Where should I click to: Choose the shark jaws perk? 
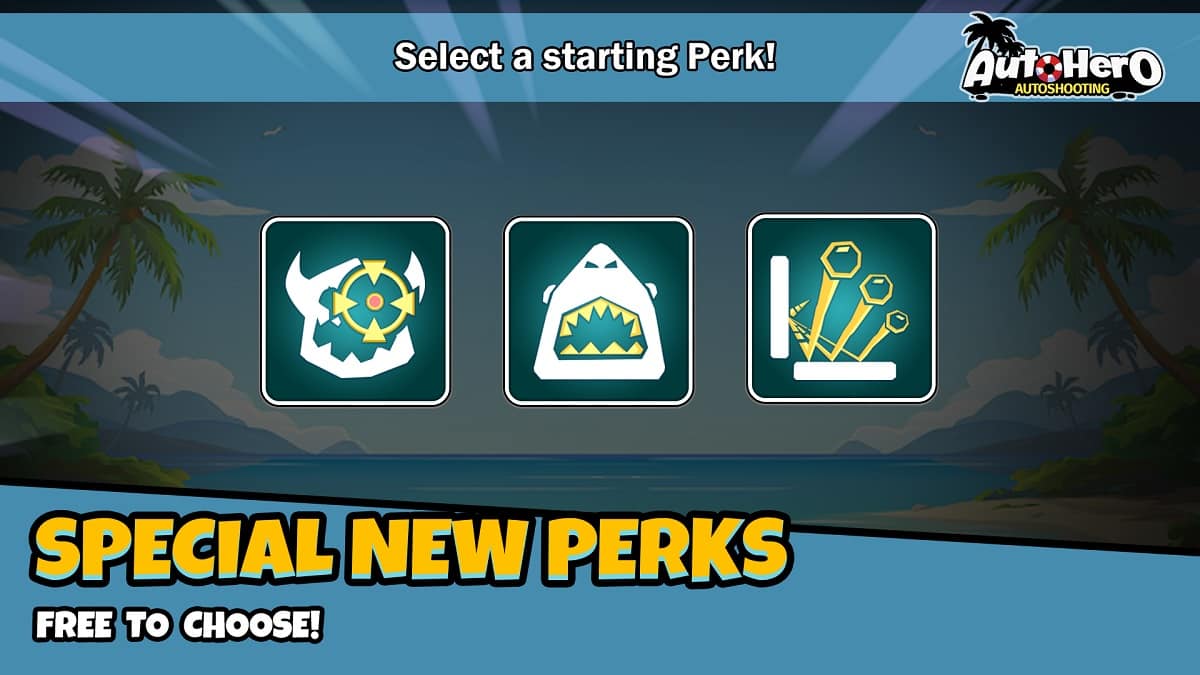[598, 311]
